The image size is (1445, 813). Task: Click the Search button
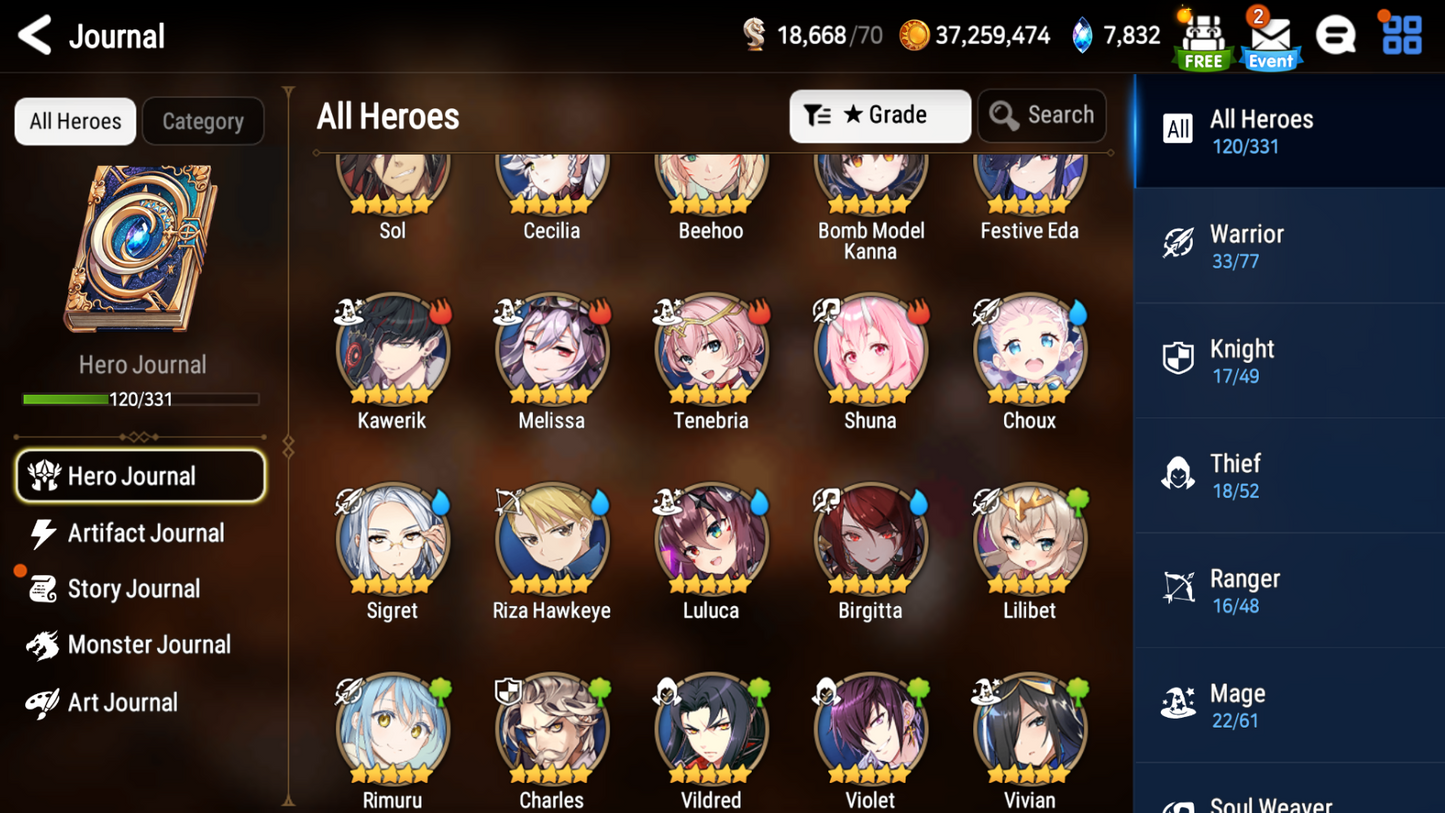(1042, 115)
